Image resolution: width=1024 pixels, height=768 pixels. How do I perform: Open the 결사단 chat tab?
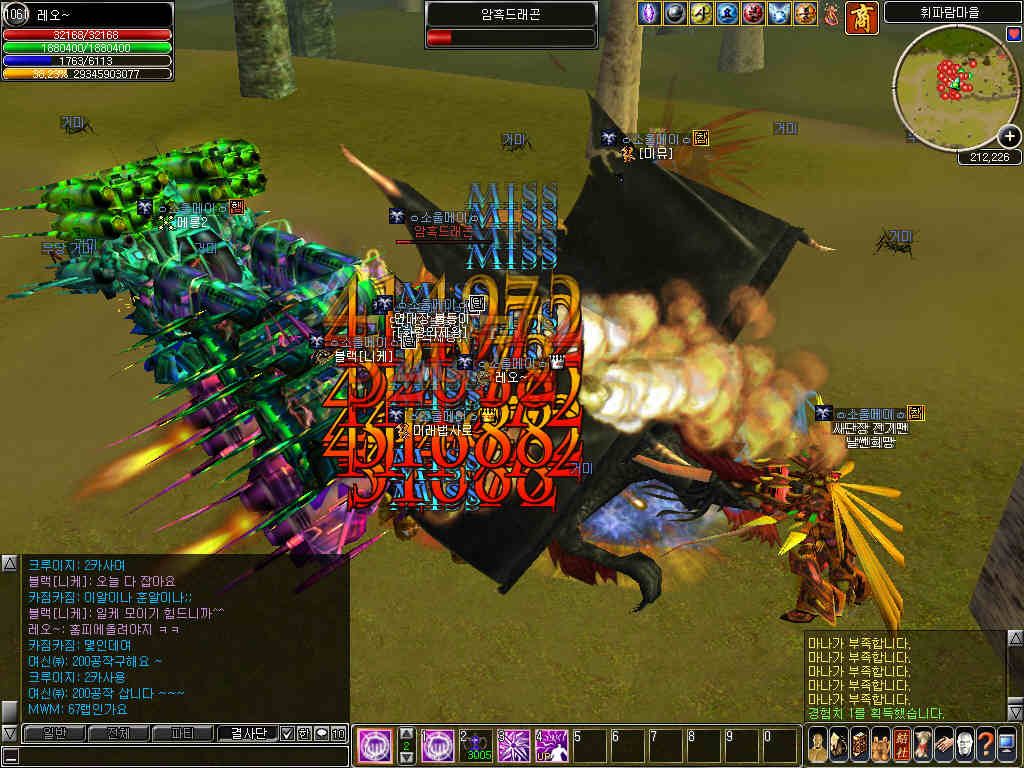246,733
